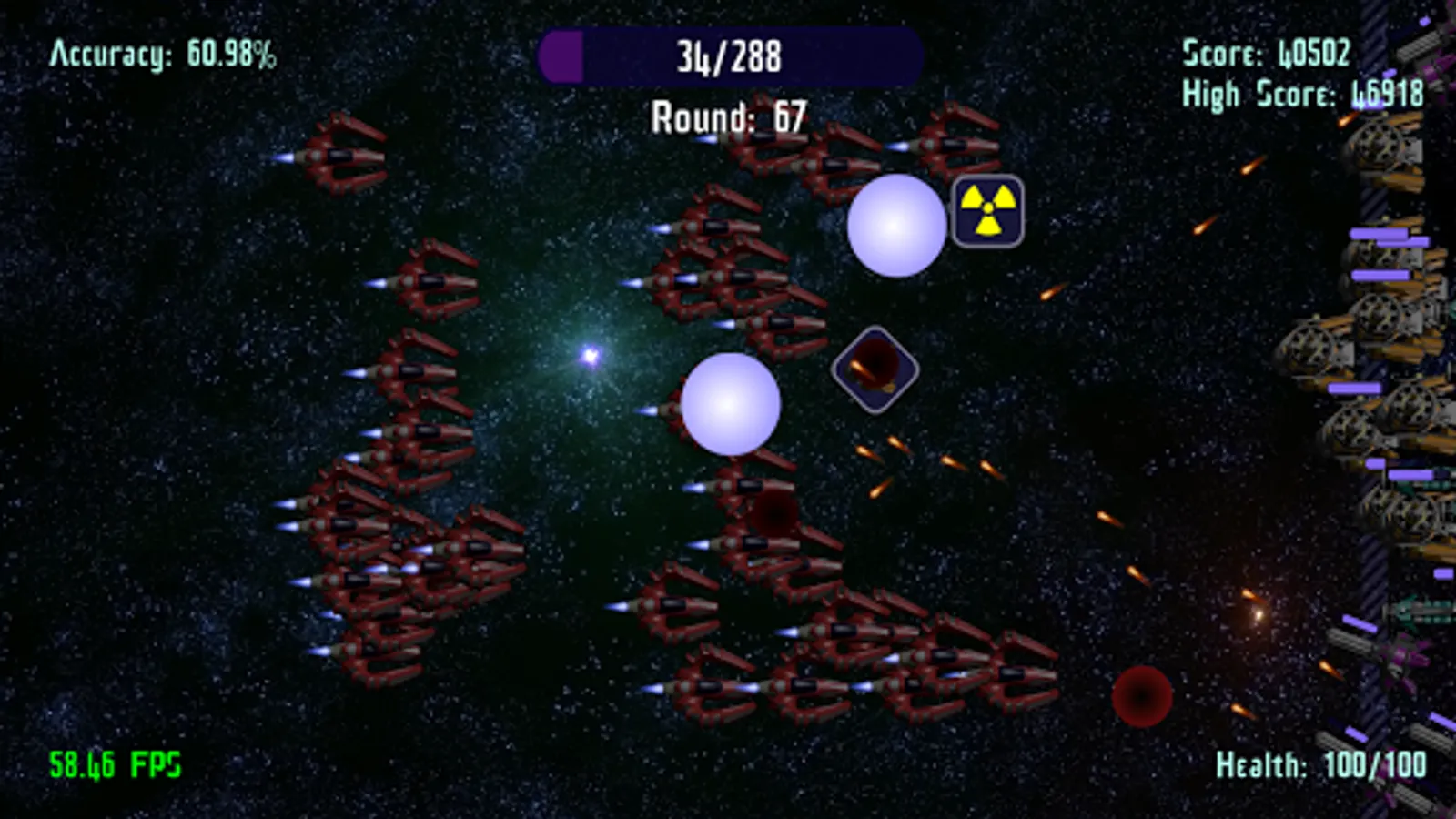The image size is (1456, 819).
Task: Activate the yellow radiation nuke power-up icon
Action: (x=988, y=211)
